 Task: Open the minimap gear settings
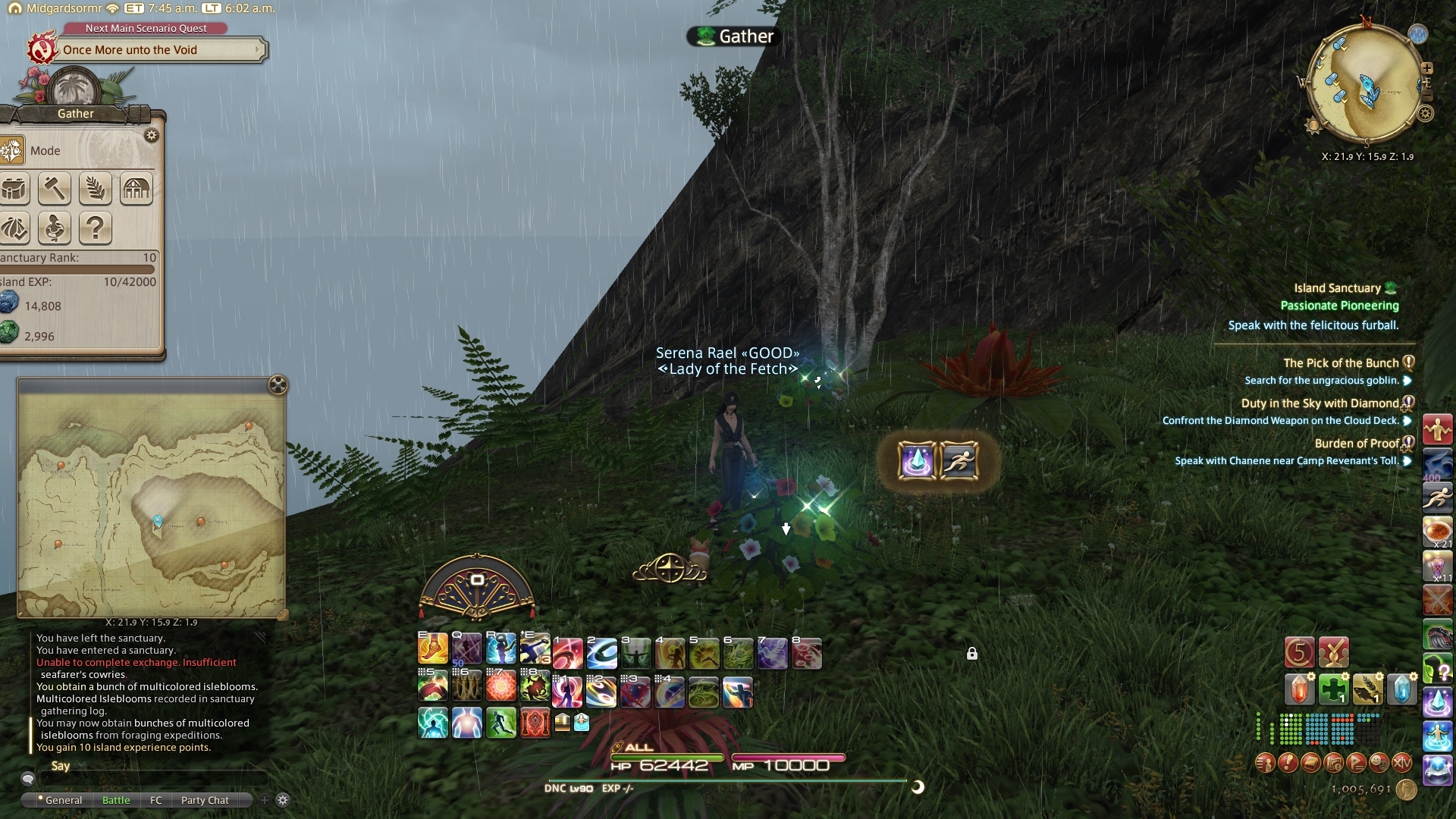1426,114
